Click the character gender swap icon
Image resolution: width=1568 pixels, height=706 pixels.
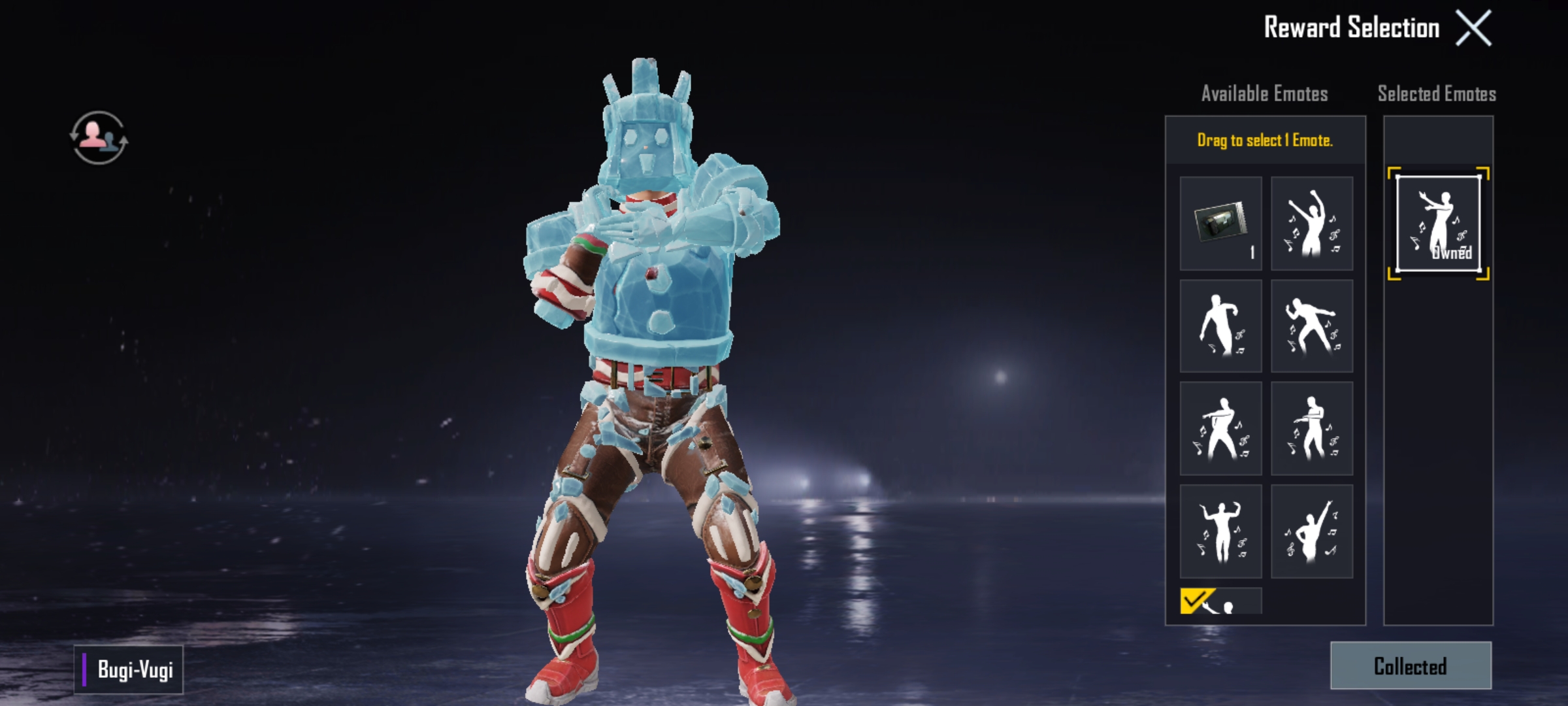(99, 136)
